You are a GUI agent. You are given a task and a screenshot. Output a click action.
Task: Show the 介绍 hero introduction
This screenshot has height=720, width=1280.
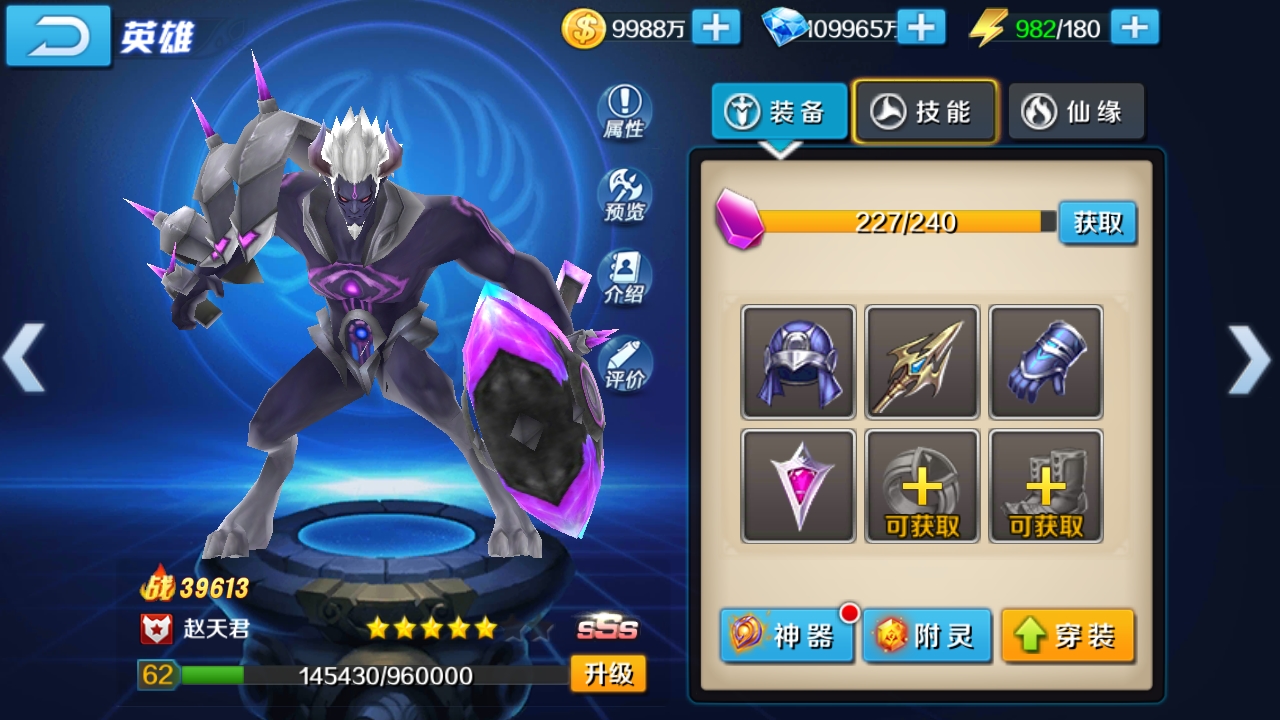point(624,278)
